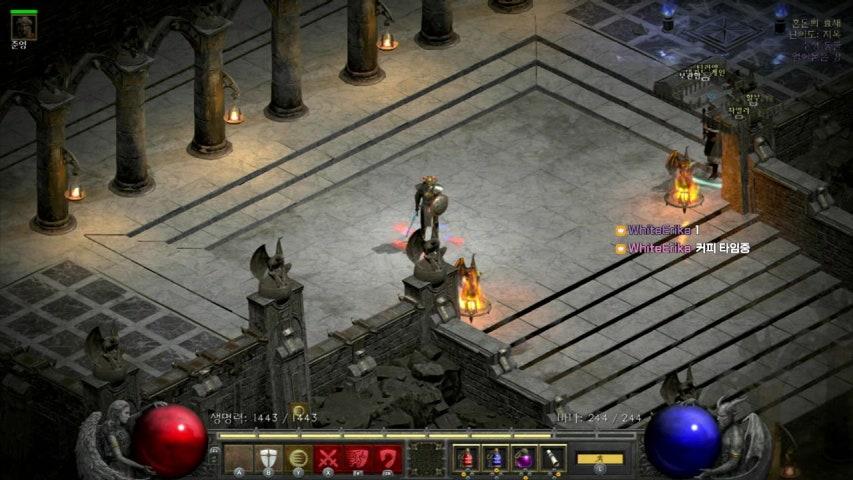Drink the red healing potion from belt
This screenshot has width=853, height=480.
pyautogui.click(x=466, y=458)
